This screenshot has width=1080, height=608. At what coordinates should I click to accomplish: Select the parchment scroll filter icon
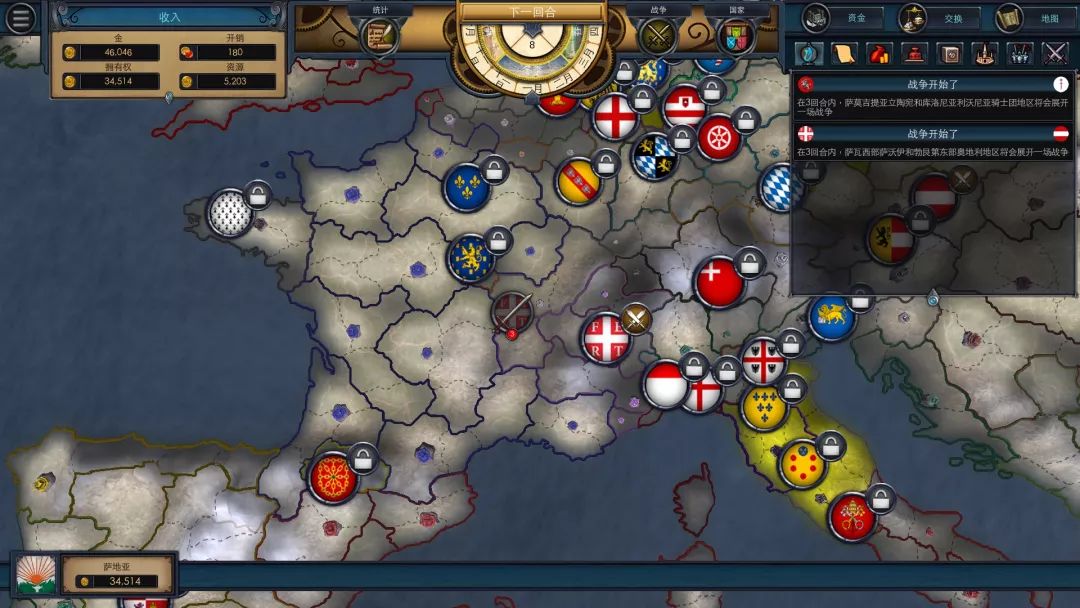click(844, 53)
